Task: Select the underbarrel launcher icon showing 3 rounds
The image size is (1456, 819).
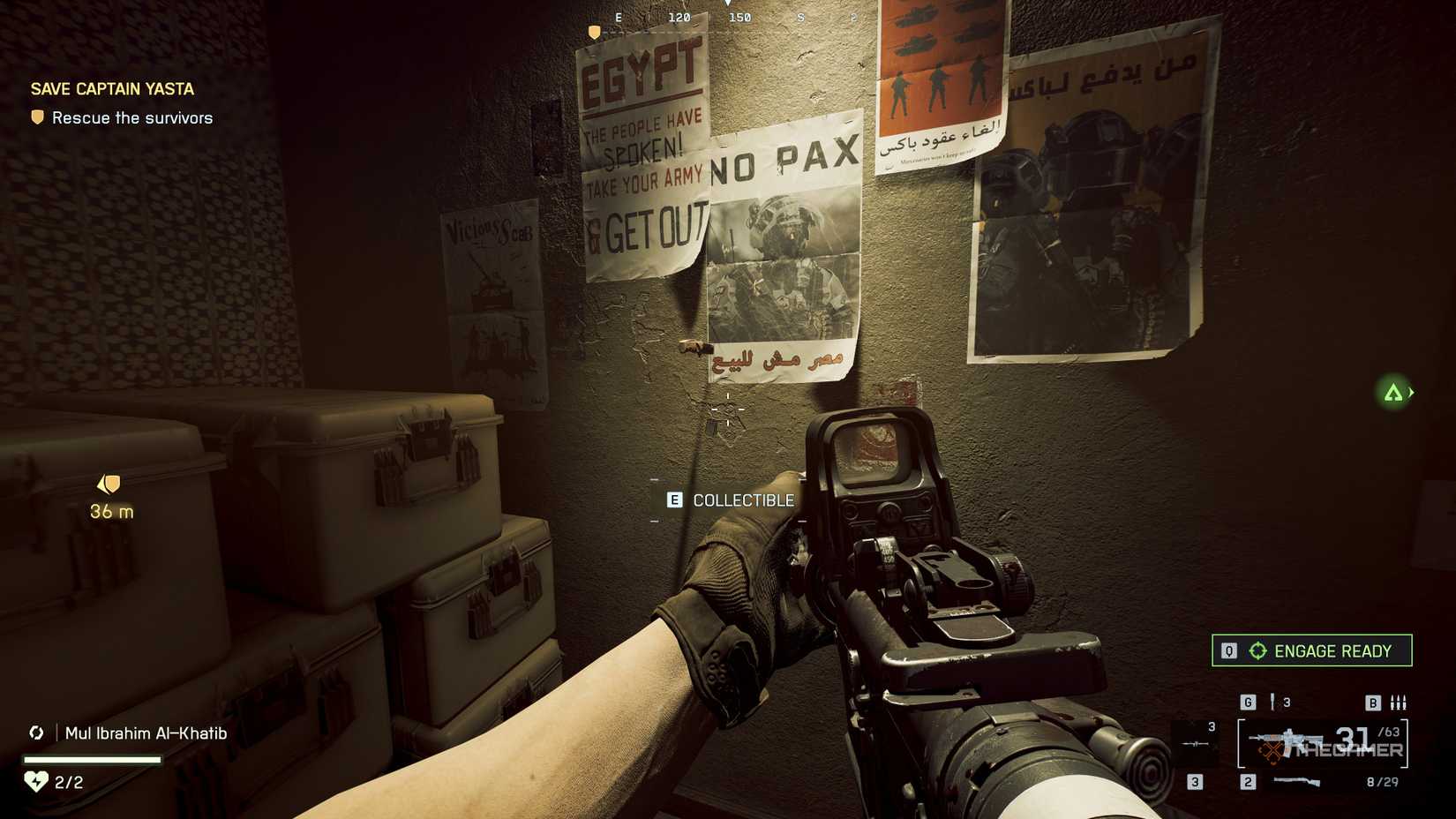Action: pos(1195,743)
